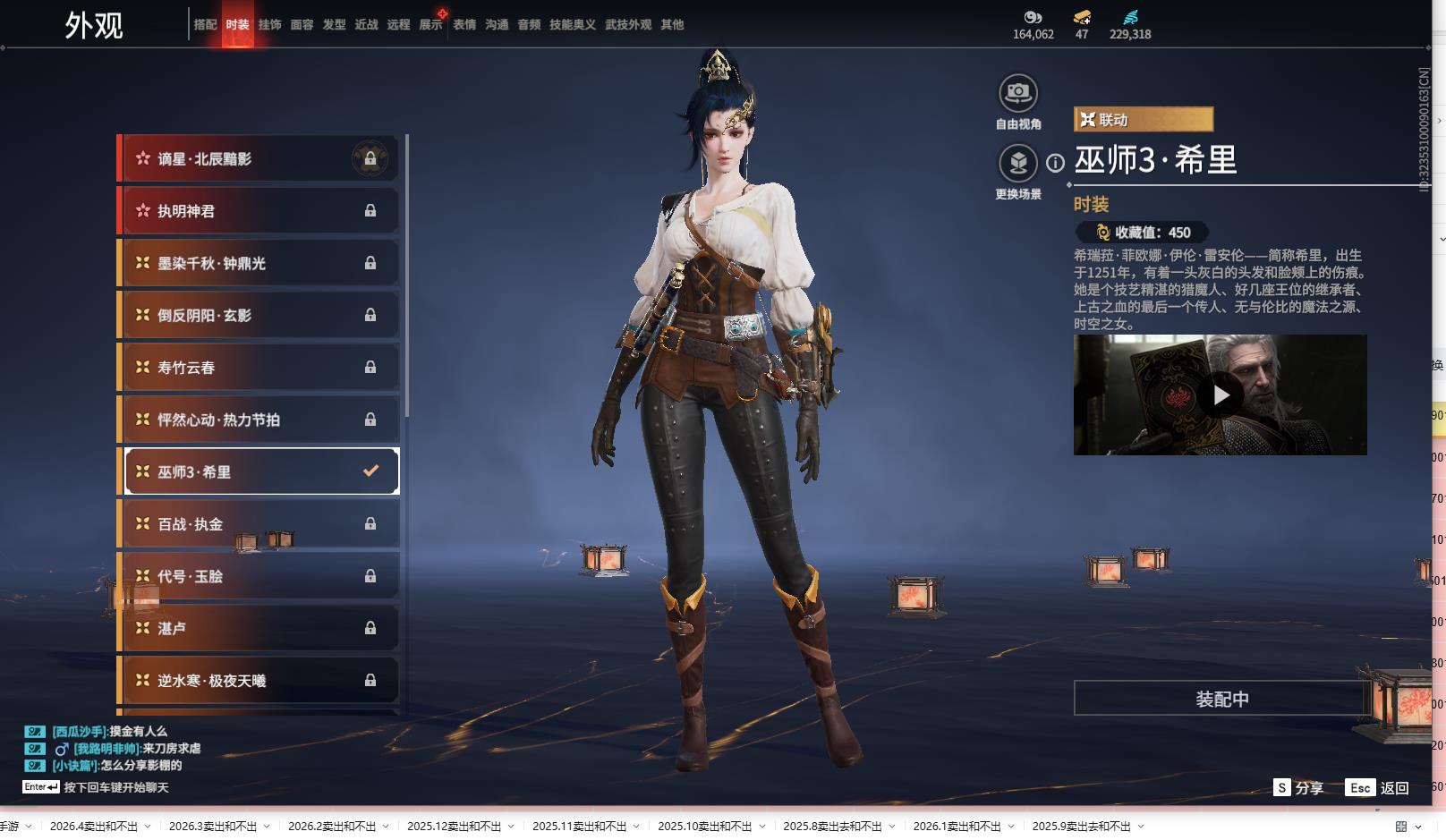Open the 武技外观 tab
1446x840 pixels.
tap(628, 25)
